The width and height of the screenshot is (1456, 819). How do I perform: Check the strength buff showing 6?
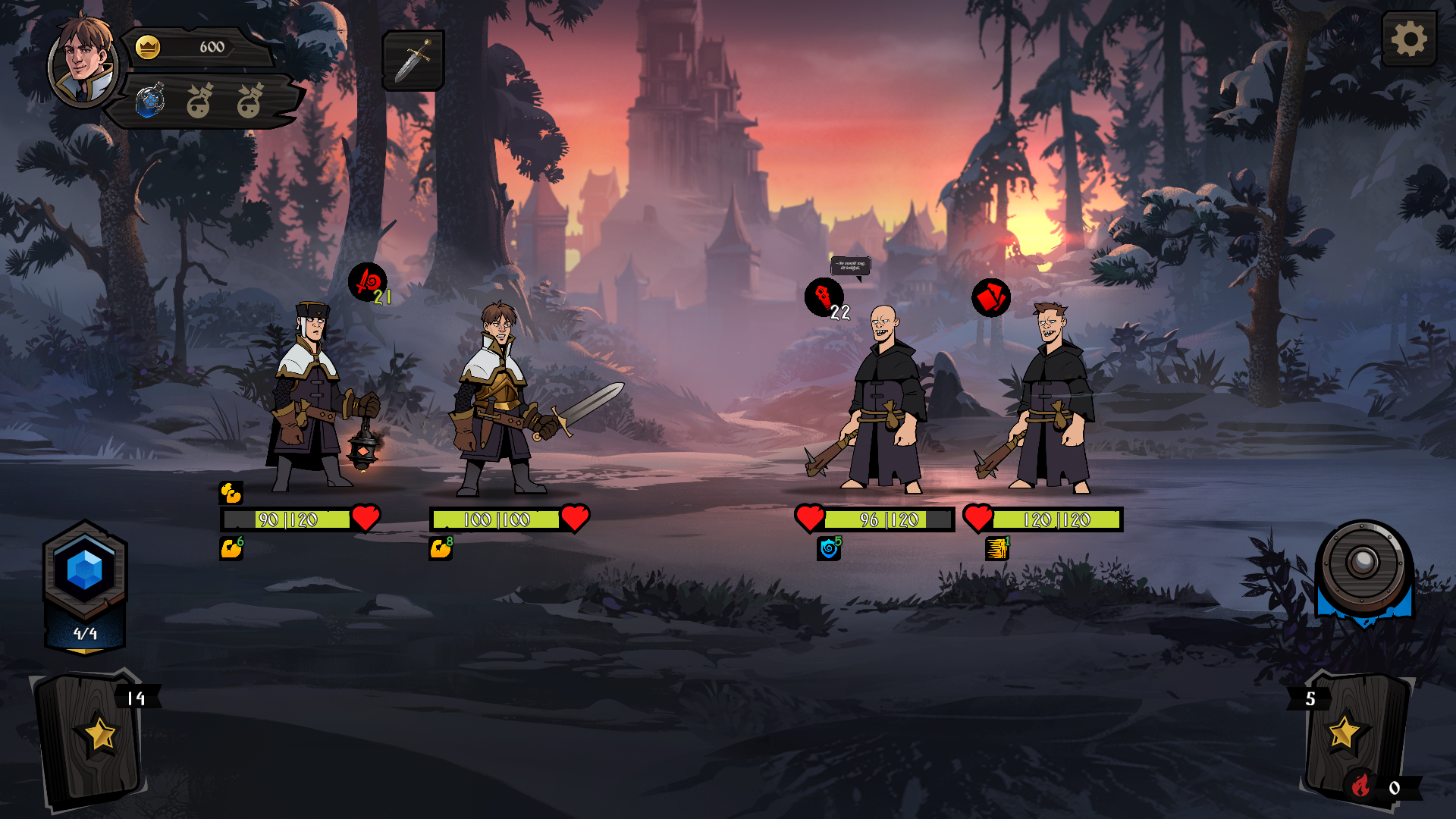click(231, 548)
